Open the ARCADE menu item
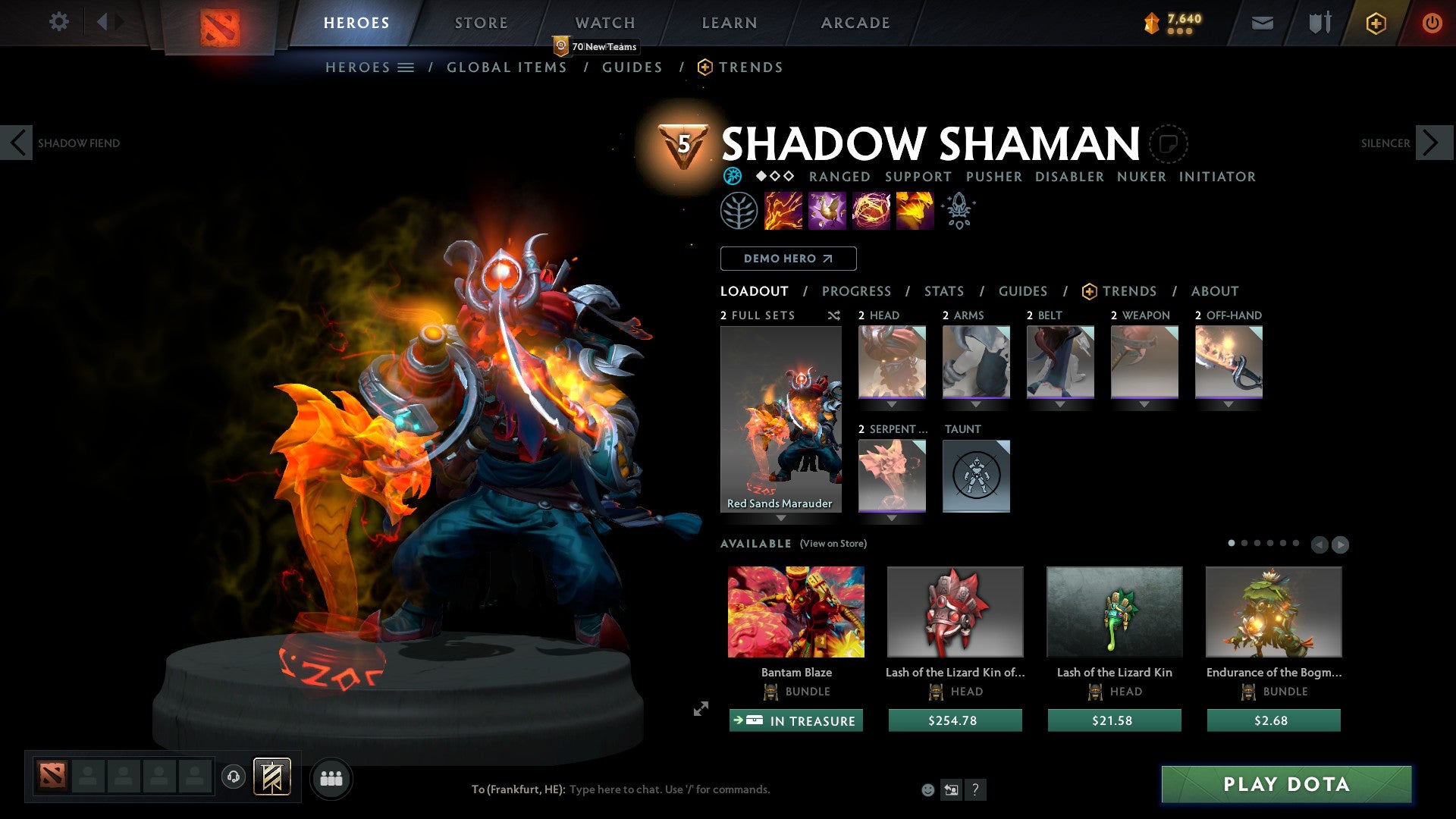The width and height of the screenshot is (1456, 819). [x=855, y=23]
